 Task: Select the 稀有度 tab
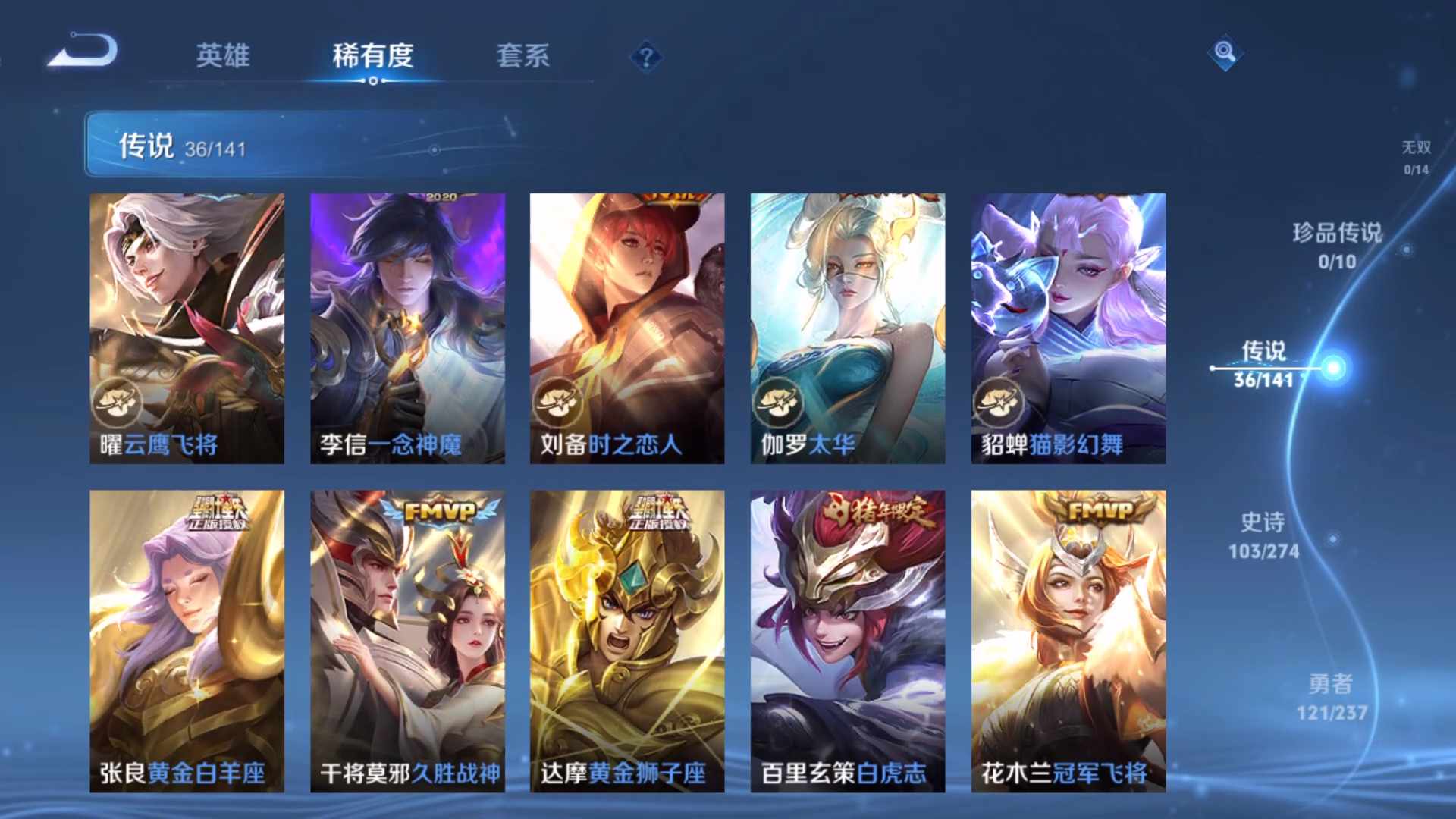tap(372, 56)
